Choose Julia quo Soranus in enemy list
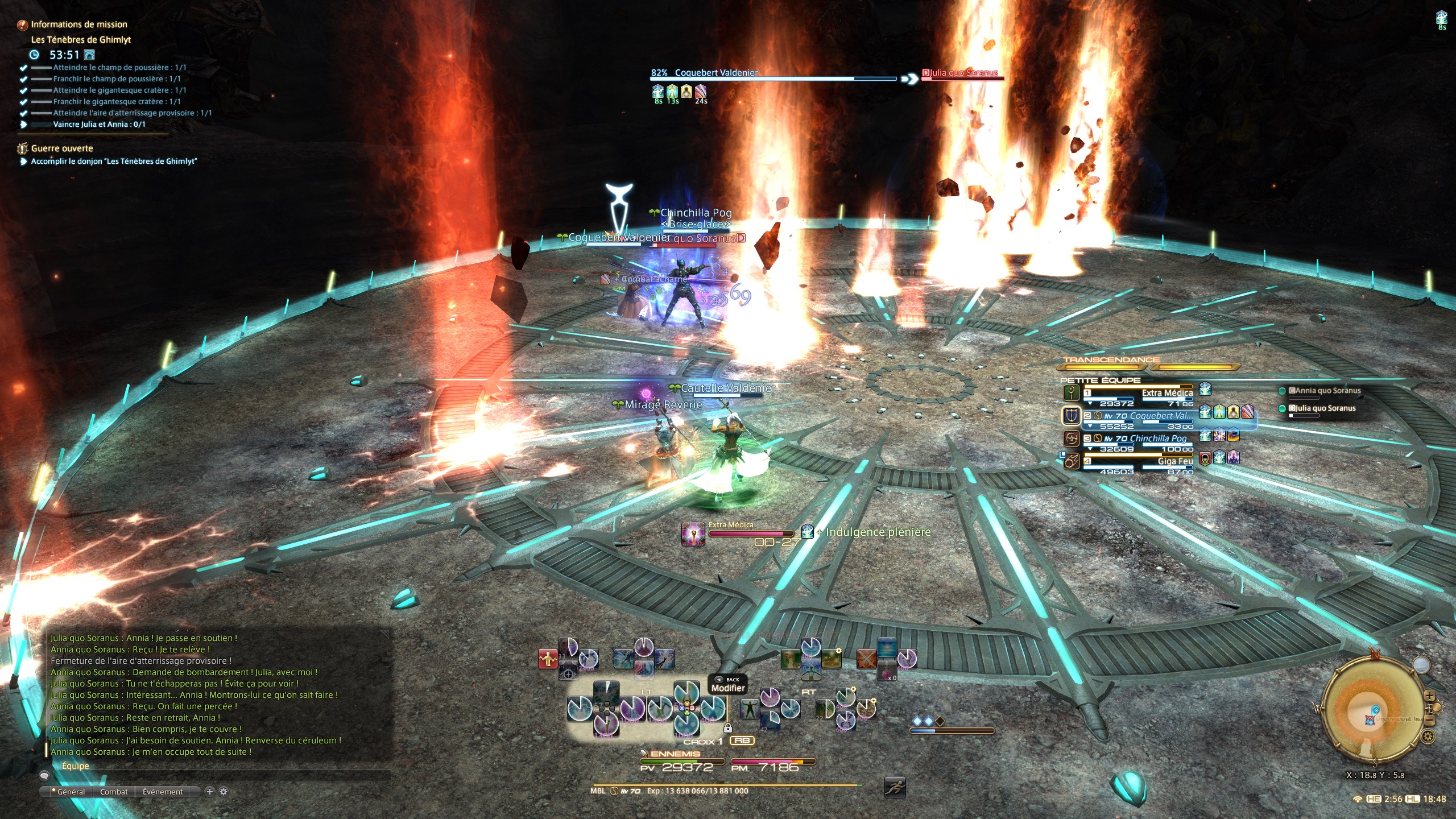The height and width of the screenshot is (819, 1456). click(x=1322, y=408)
